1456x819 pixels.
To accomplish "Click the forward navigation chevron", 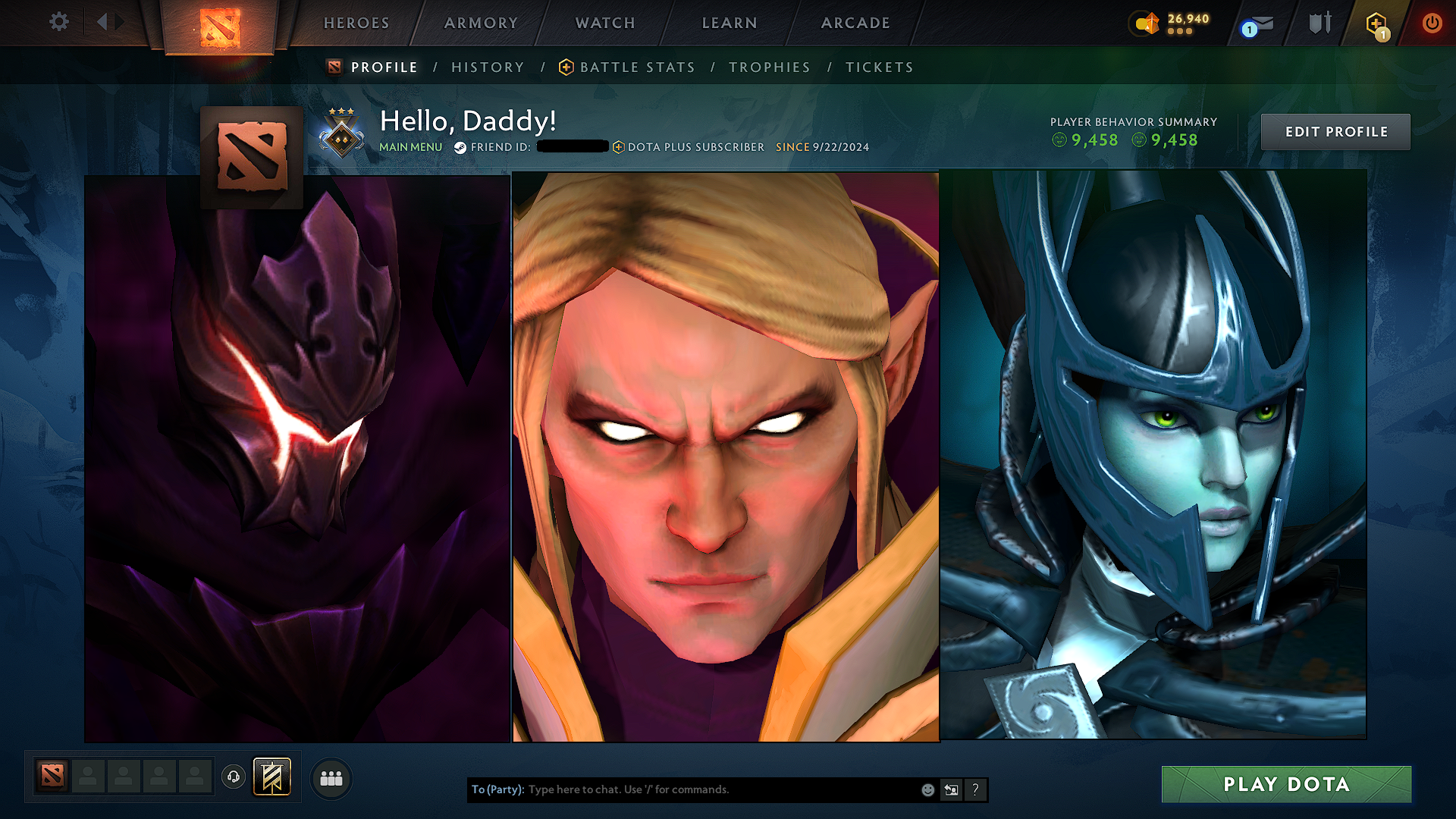I will [119, 23].
